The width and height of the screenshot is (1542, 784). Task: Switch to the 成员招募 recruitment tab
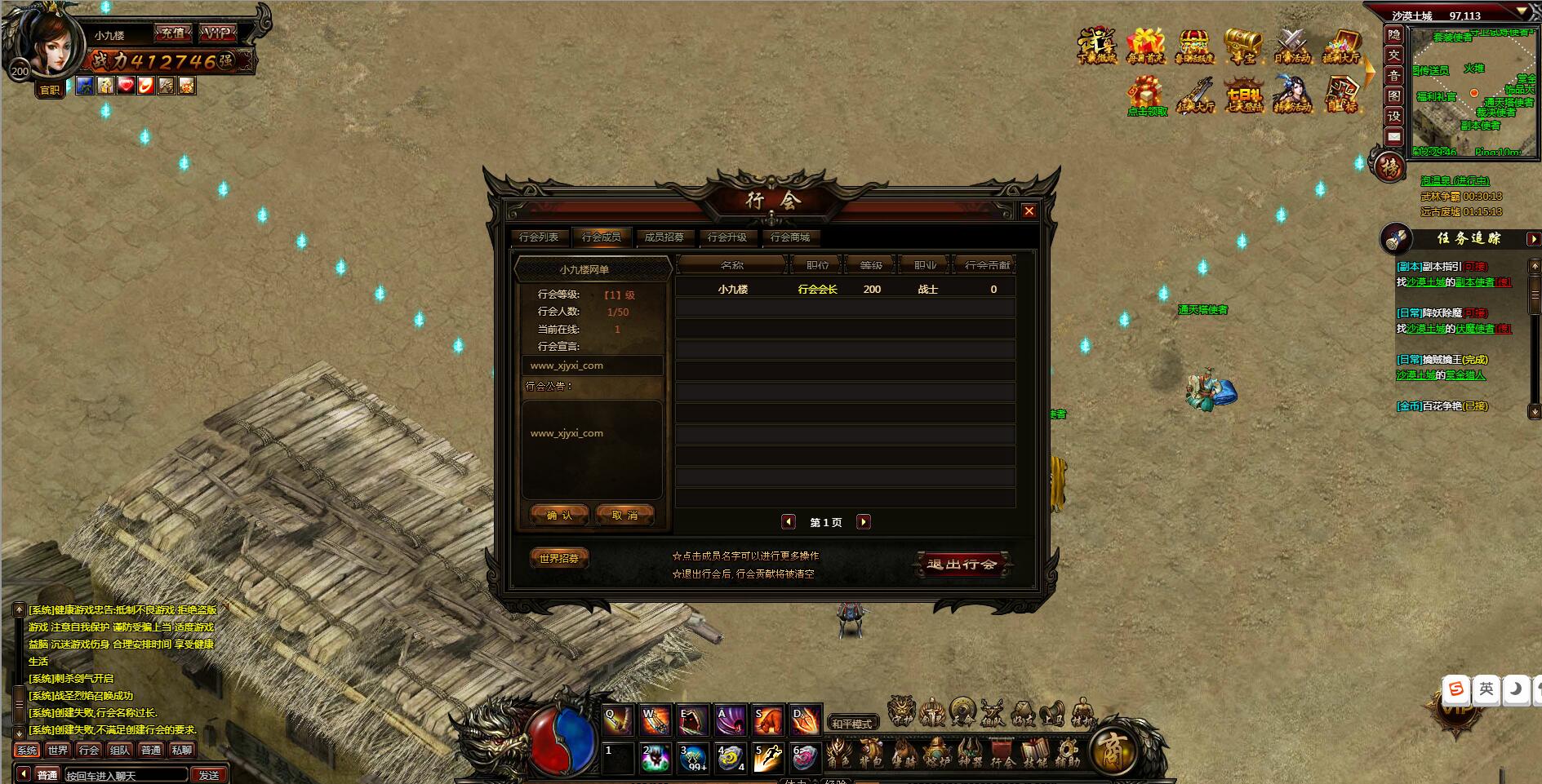[666, 237]
